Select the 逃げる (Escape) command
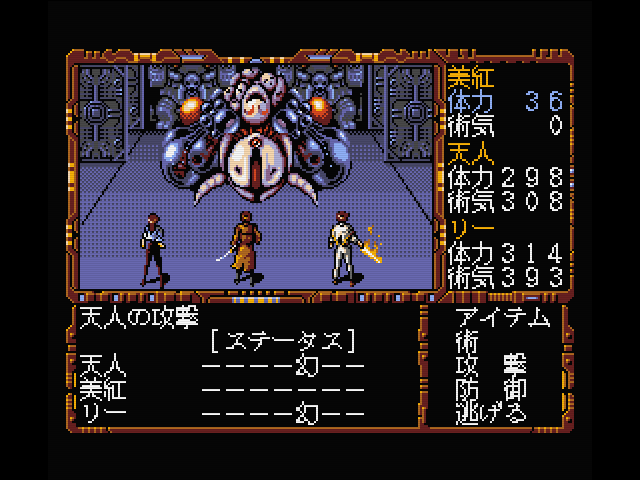The height and width of the screenshot is (480, 640). [490, 411]
